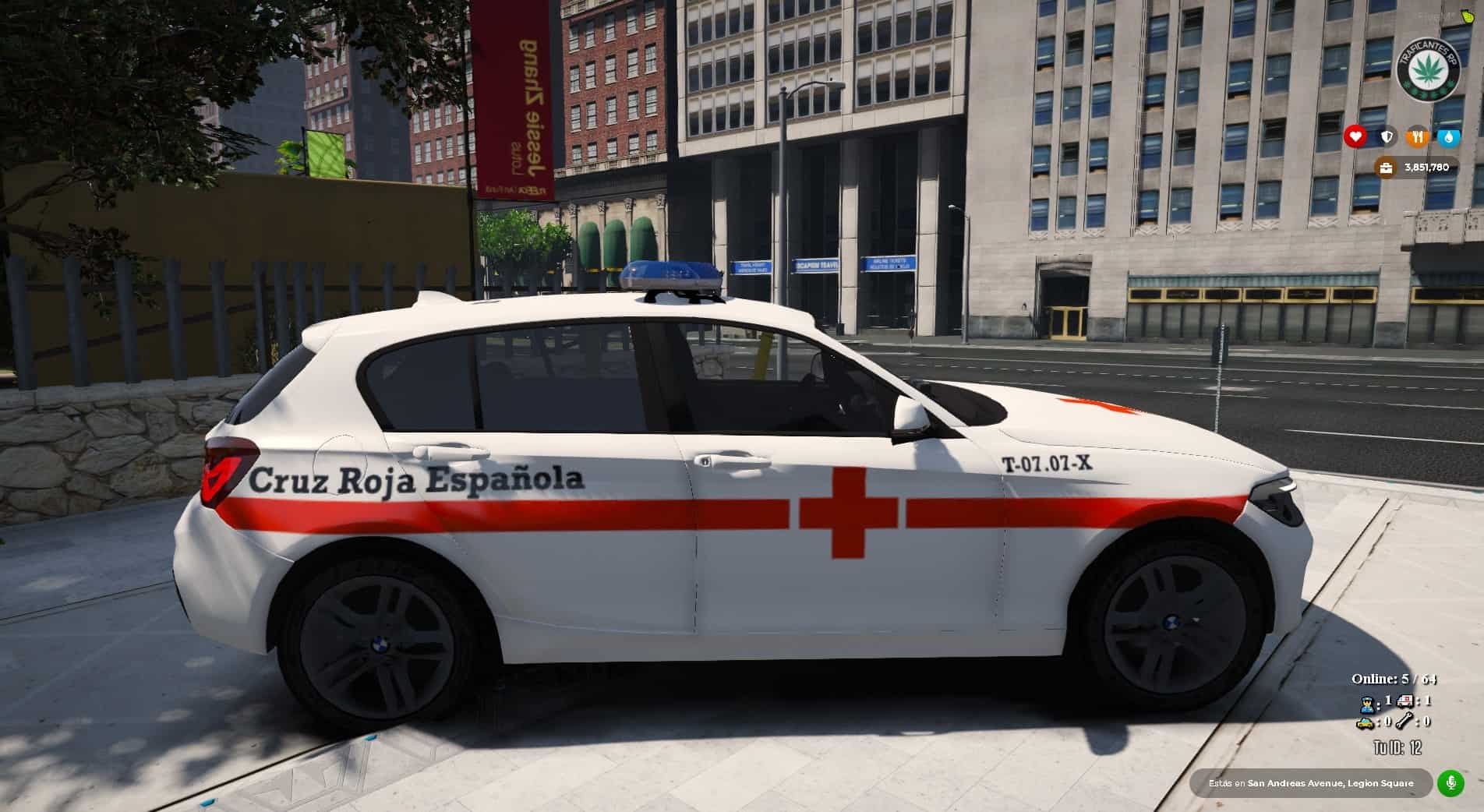
Task: Click the shield armor icon
Action: pos(1387,137)
